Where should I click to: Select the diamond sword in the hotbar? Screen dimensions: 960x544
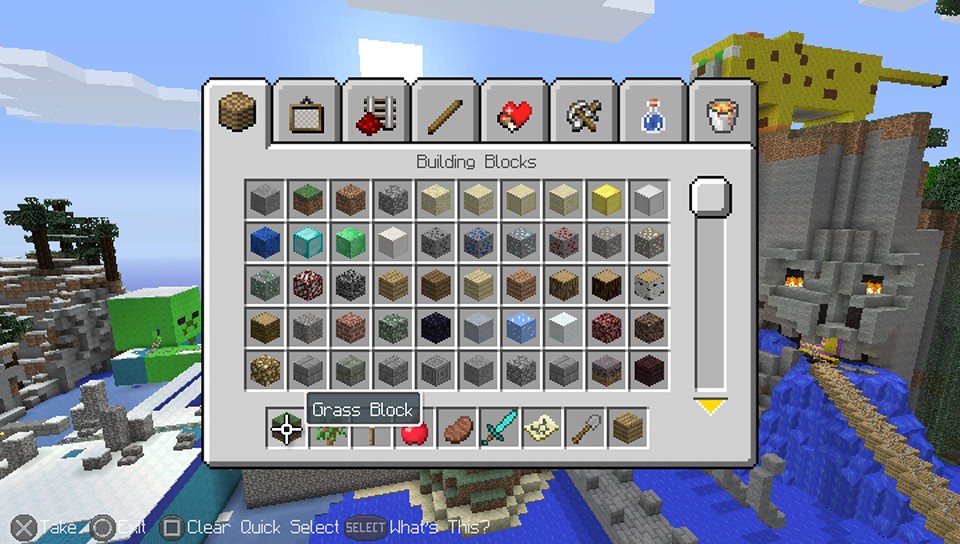coord(499,428)
